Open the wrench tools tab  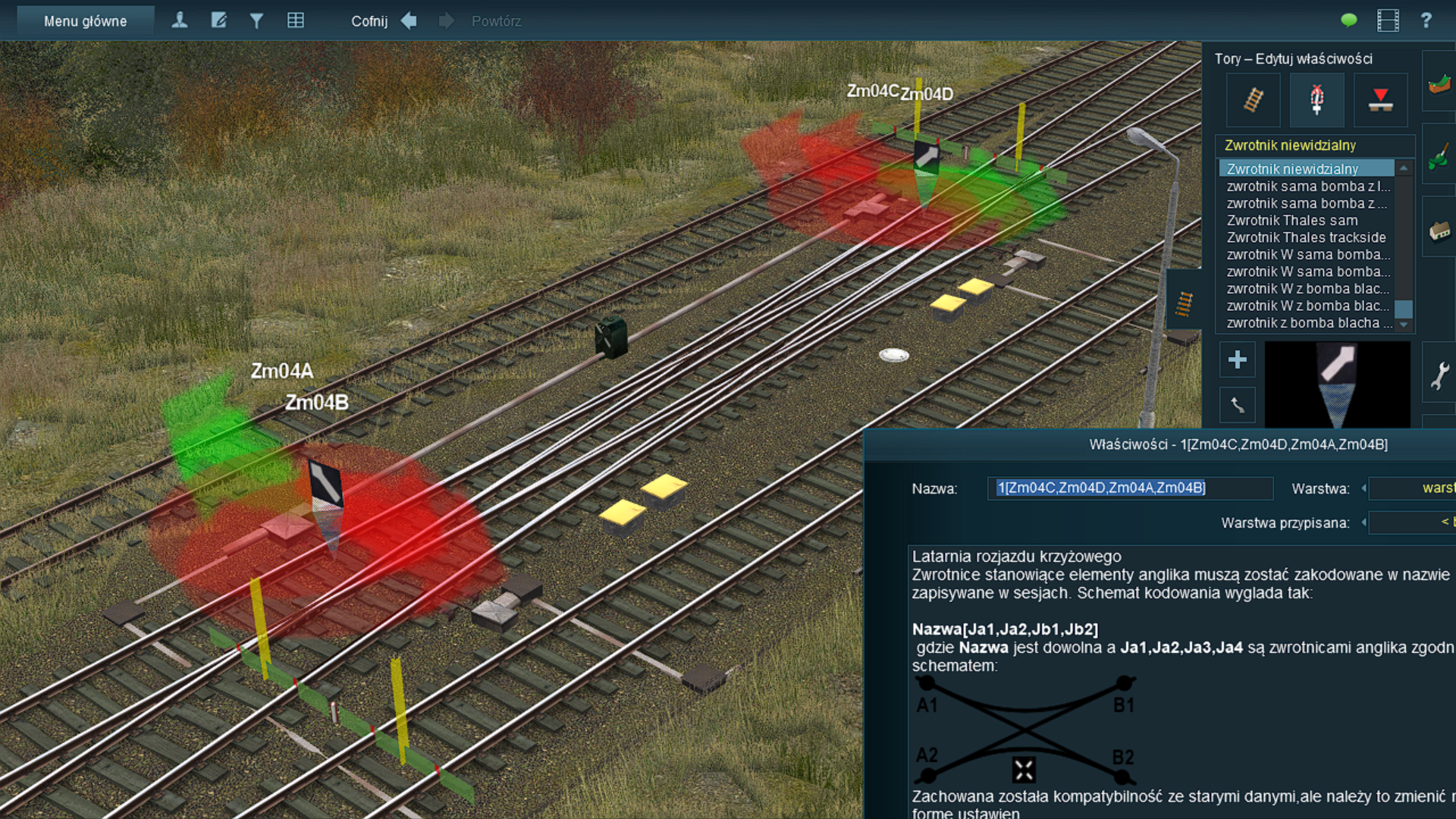(x=1439, y=375)
